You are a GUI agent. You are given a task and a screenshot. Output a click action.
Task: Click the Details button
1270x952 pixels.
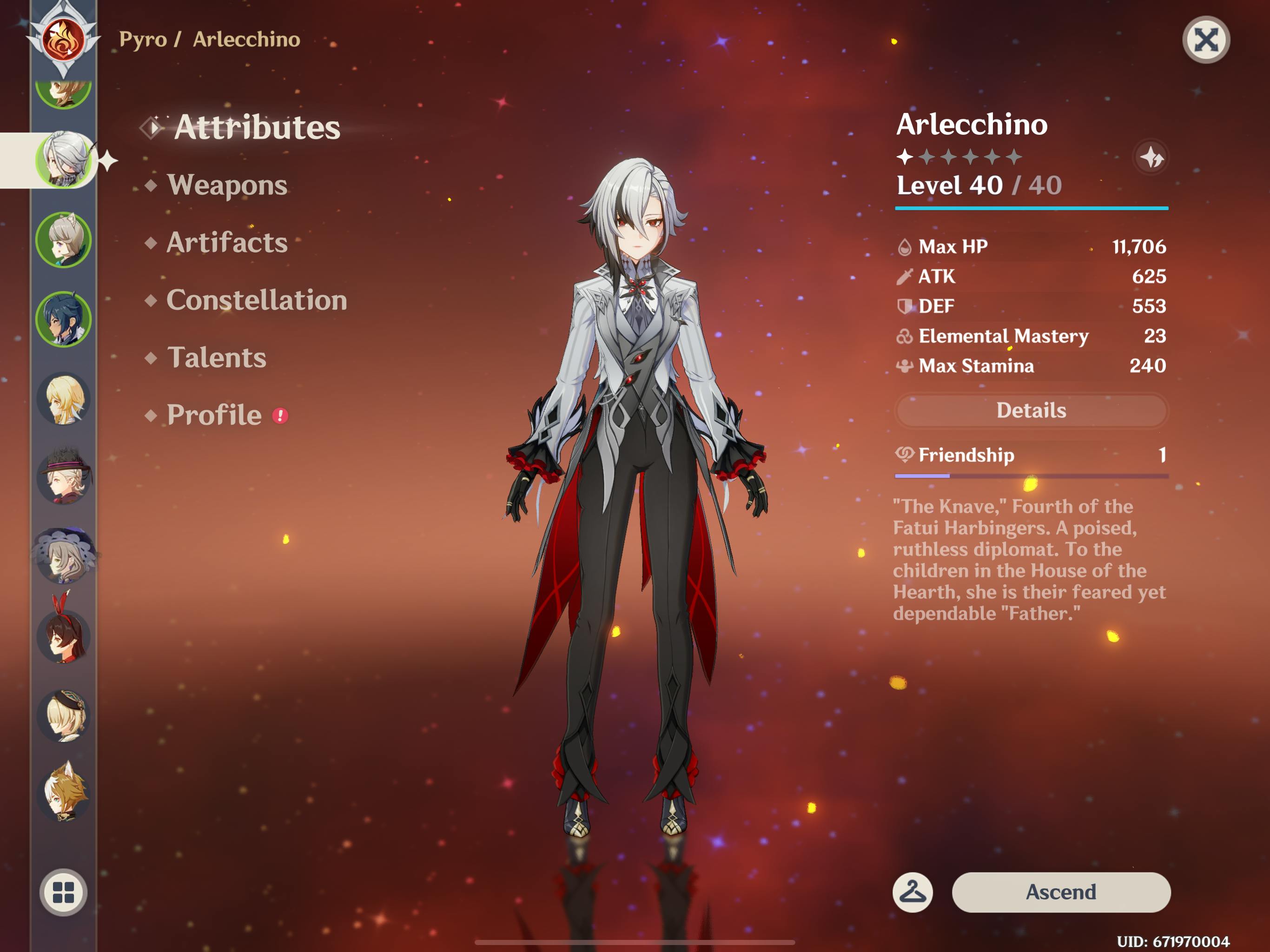1031,410
